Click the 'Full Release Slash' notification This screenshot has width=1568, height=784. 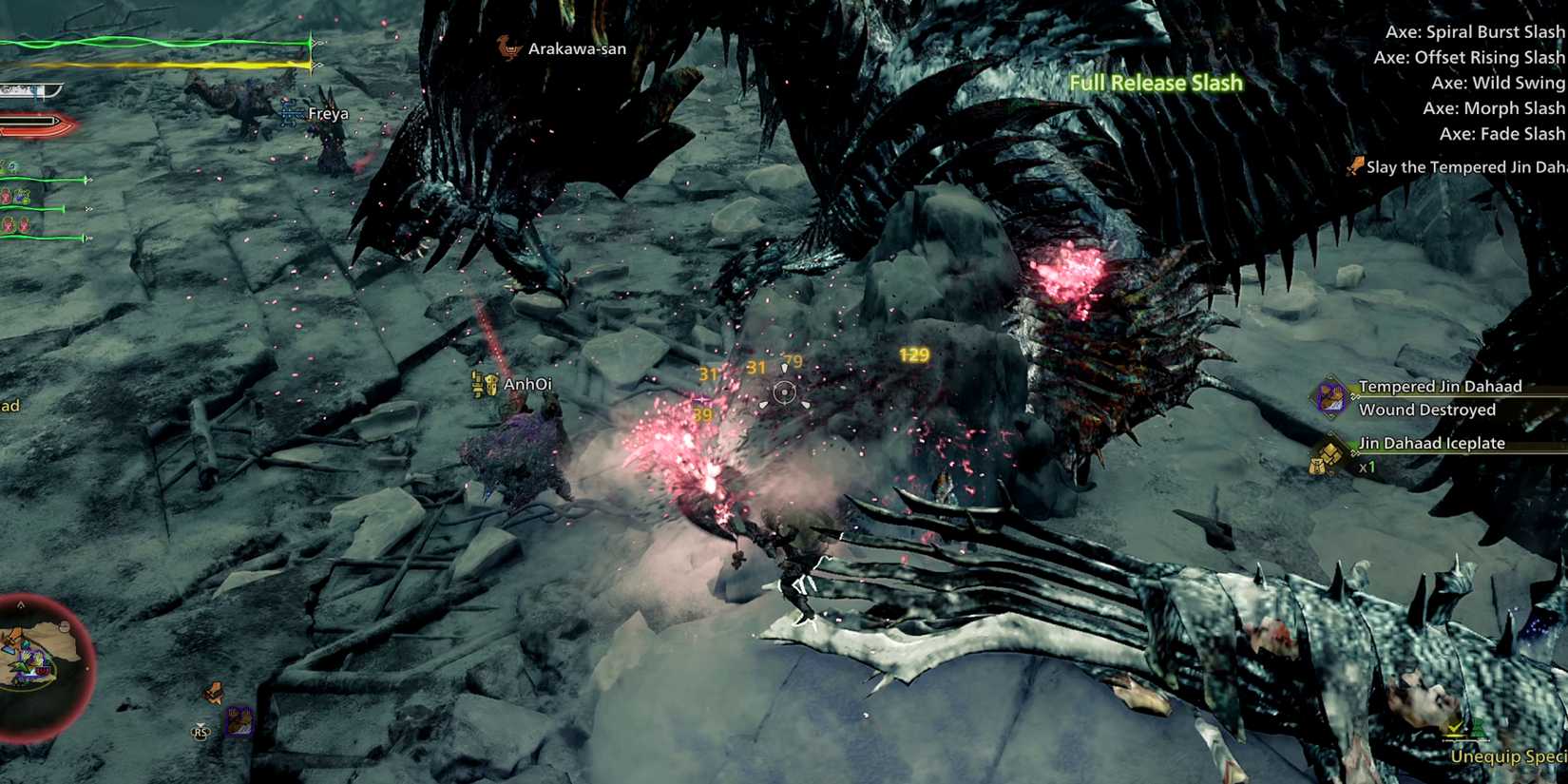point(1154,83)
